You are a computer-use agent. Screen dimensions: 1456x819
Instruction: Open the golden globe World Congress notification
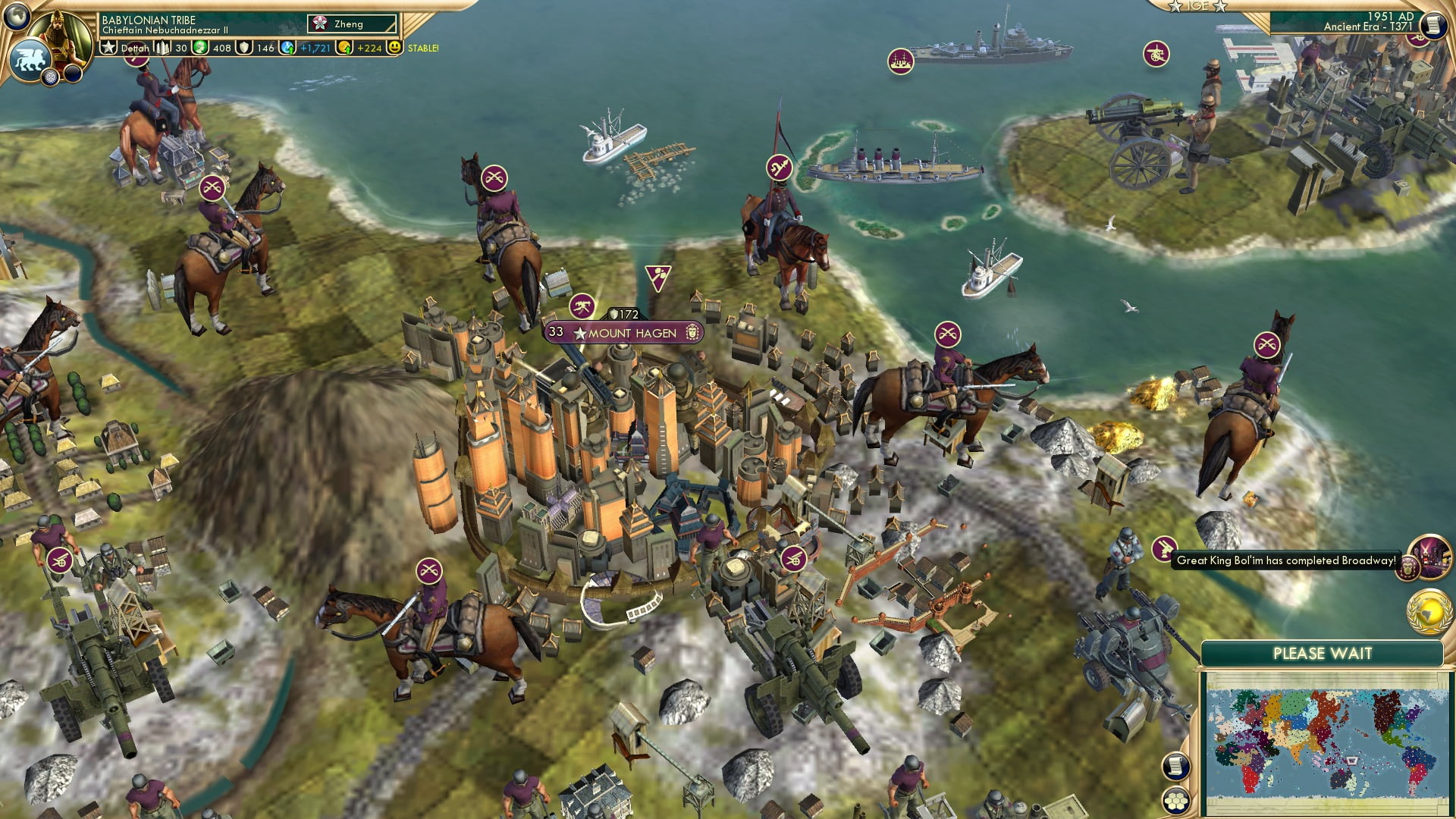click(x=1428, y=612)
